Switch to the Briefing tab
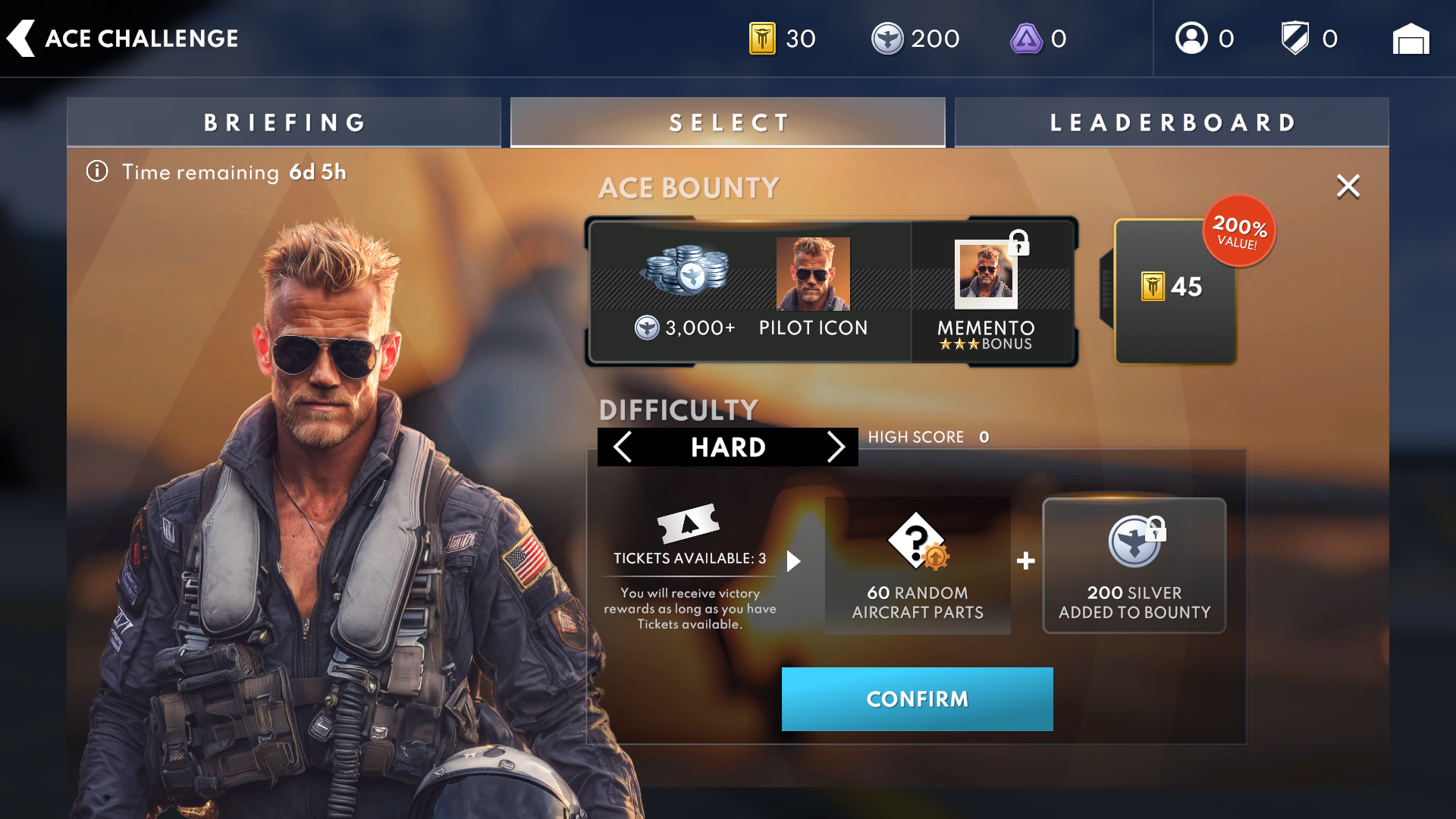 coord(284,121)
